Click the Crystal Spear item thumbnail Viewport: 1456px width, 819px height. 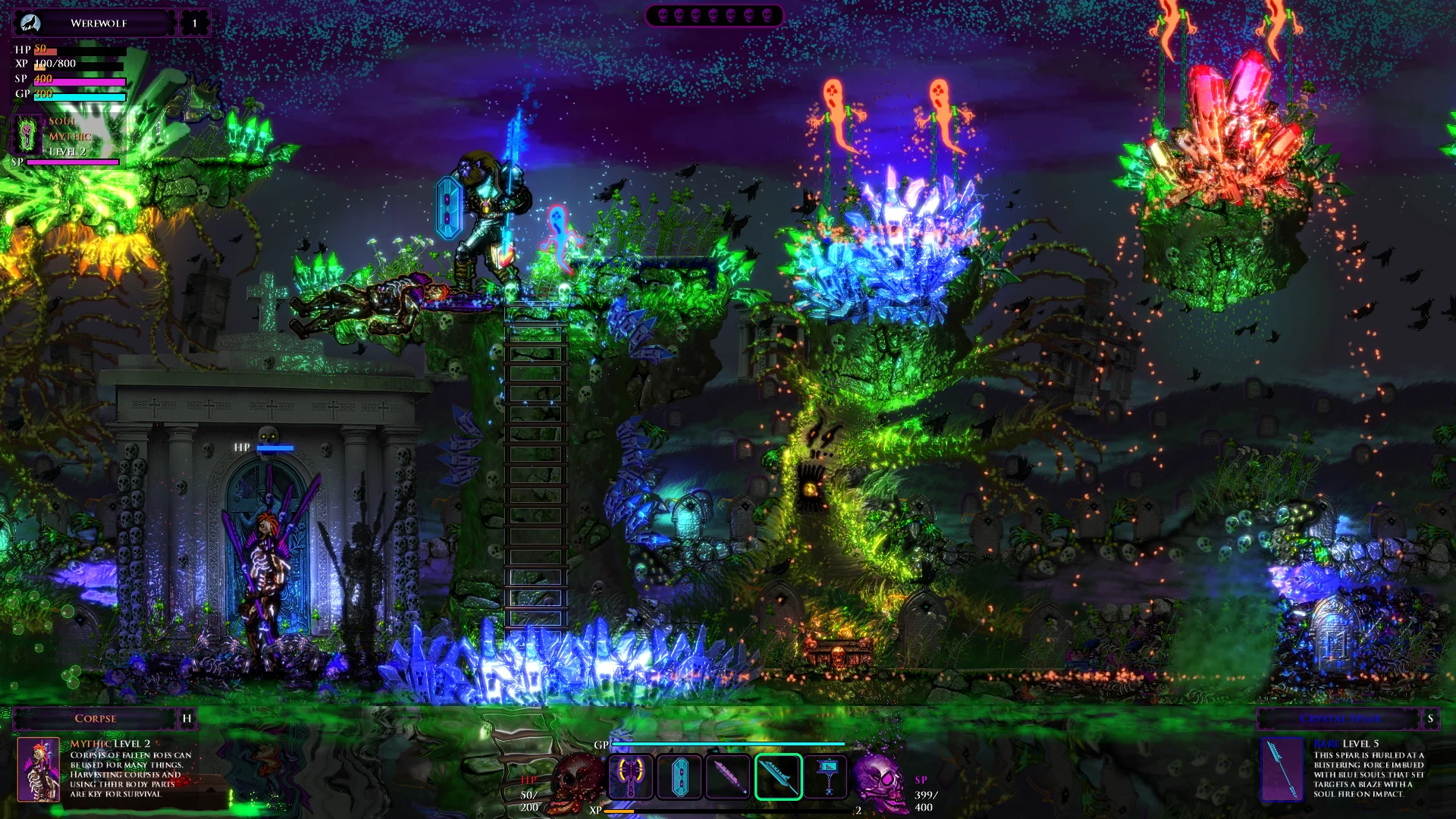coord(1282,769)
